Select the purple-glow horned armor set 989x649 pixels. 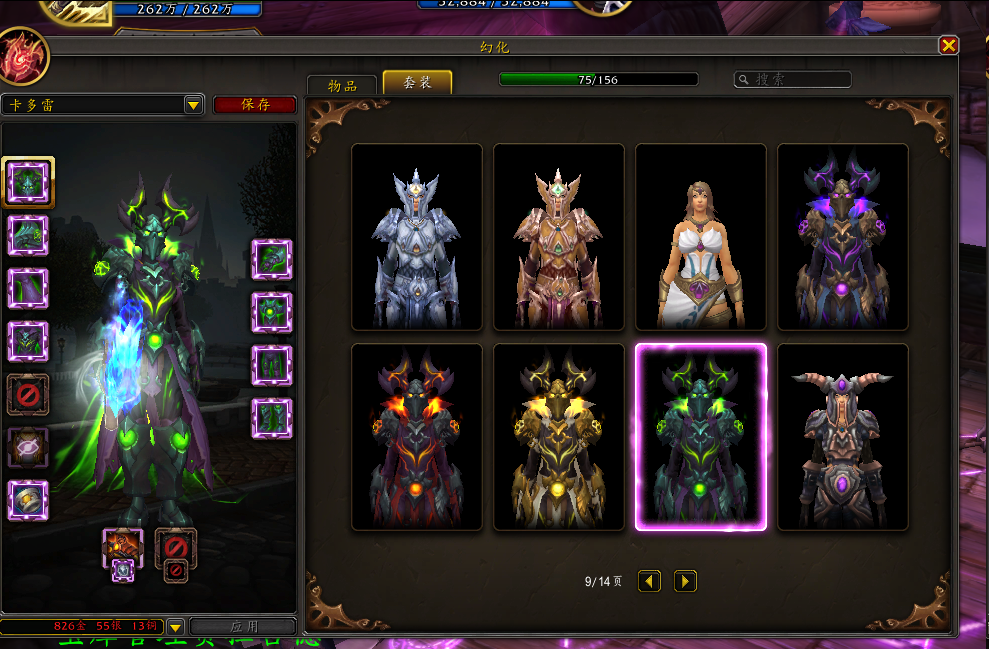pos(843,237)
